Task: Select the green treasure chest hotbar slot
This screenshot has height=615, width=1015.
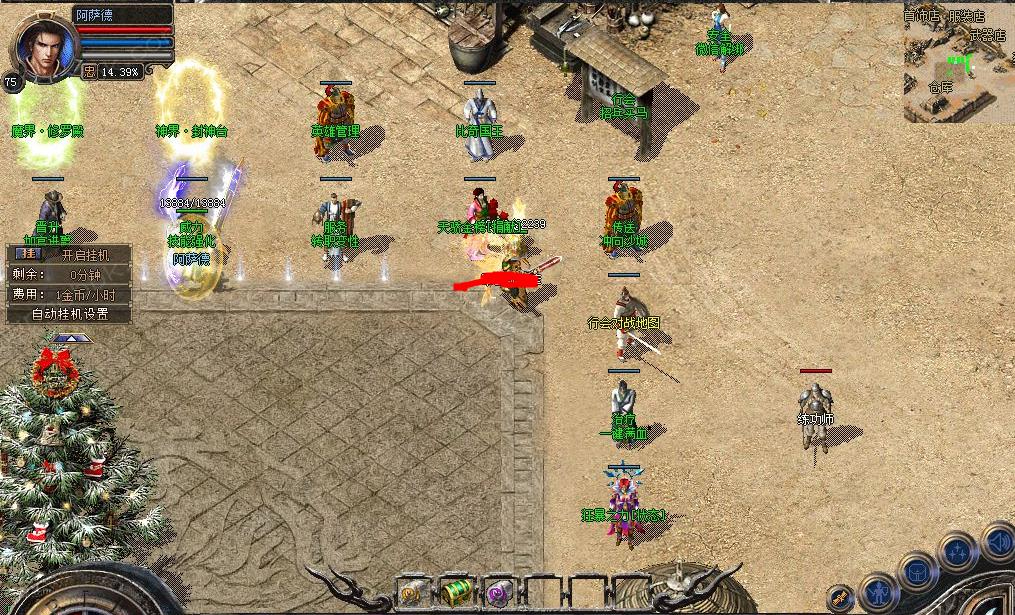Action: click(x=456, y=593)
